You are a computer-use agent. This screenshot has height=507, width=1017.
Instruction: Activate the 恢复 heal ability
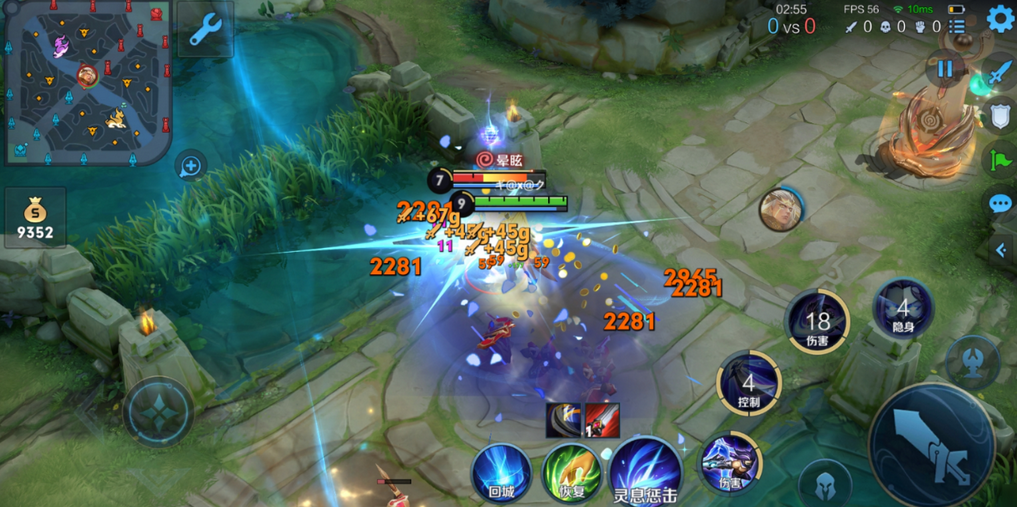[571, 472]
